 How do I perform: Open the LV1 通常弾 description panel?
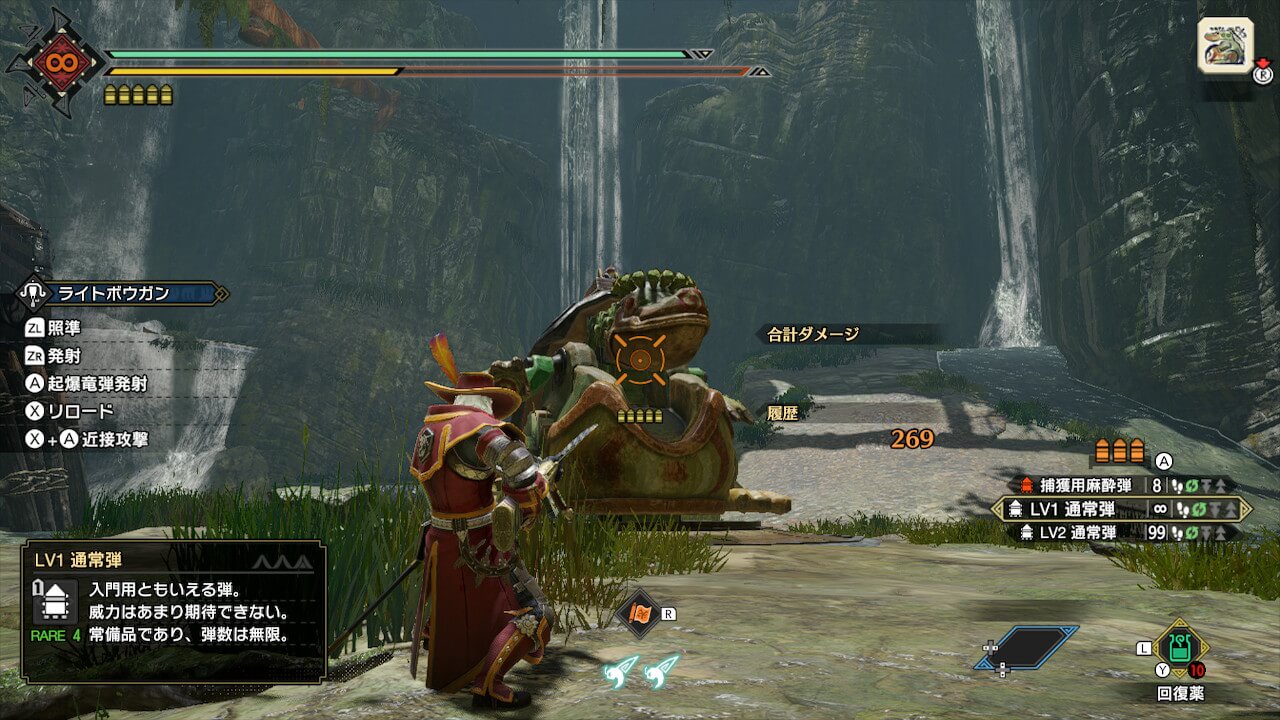[x=173, y=611]
